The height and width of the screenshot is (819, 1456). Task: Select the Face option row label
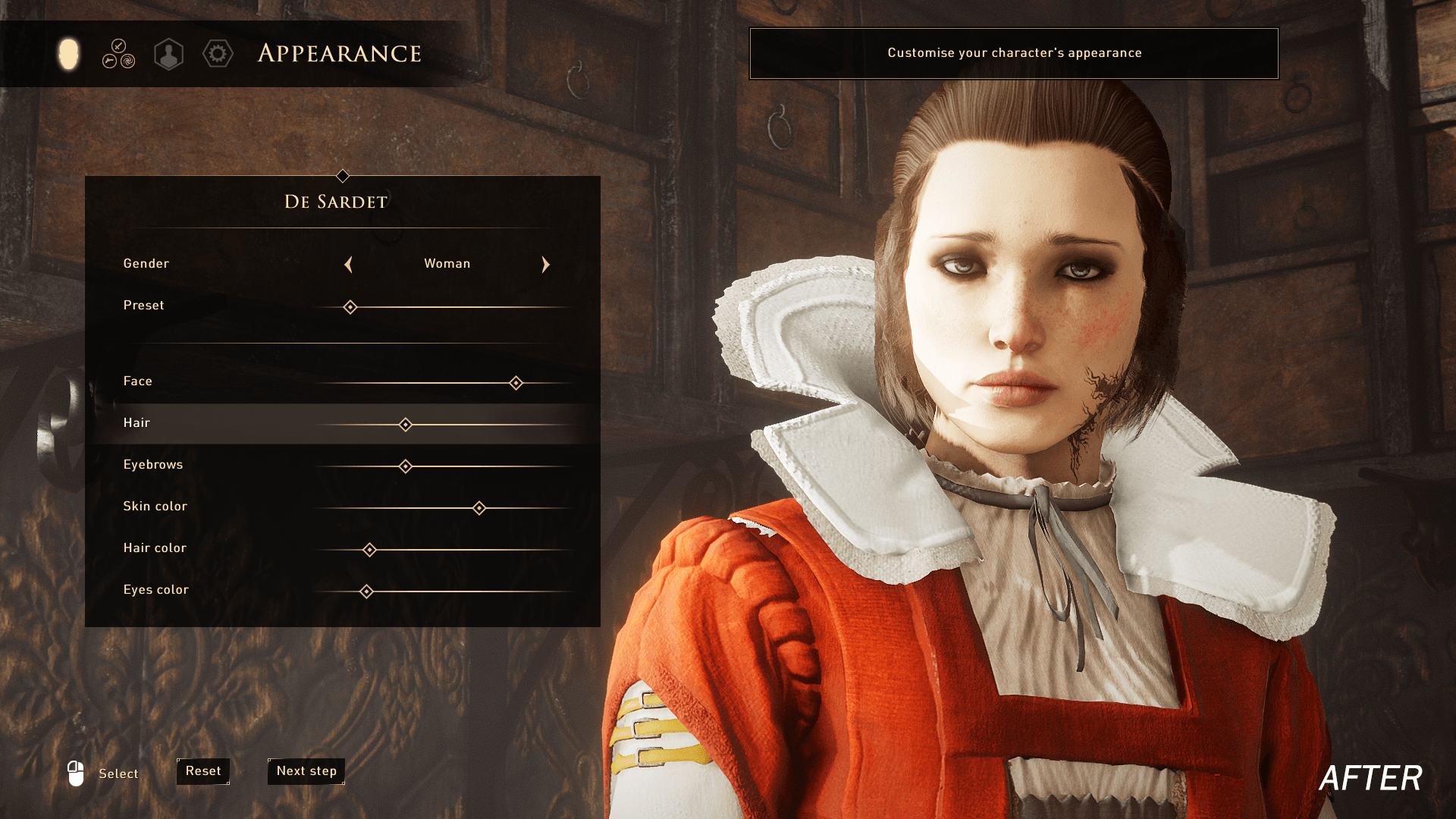138,381
